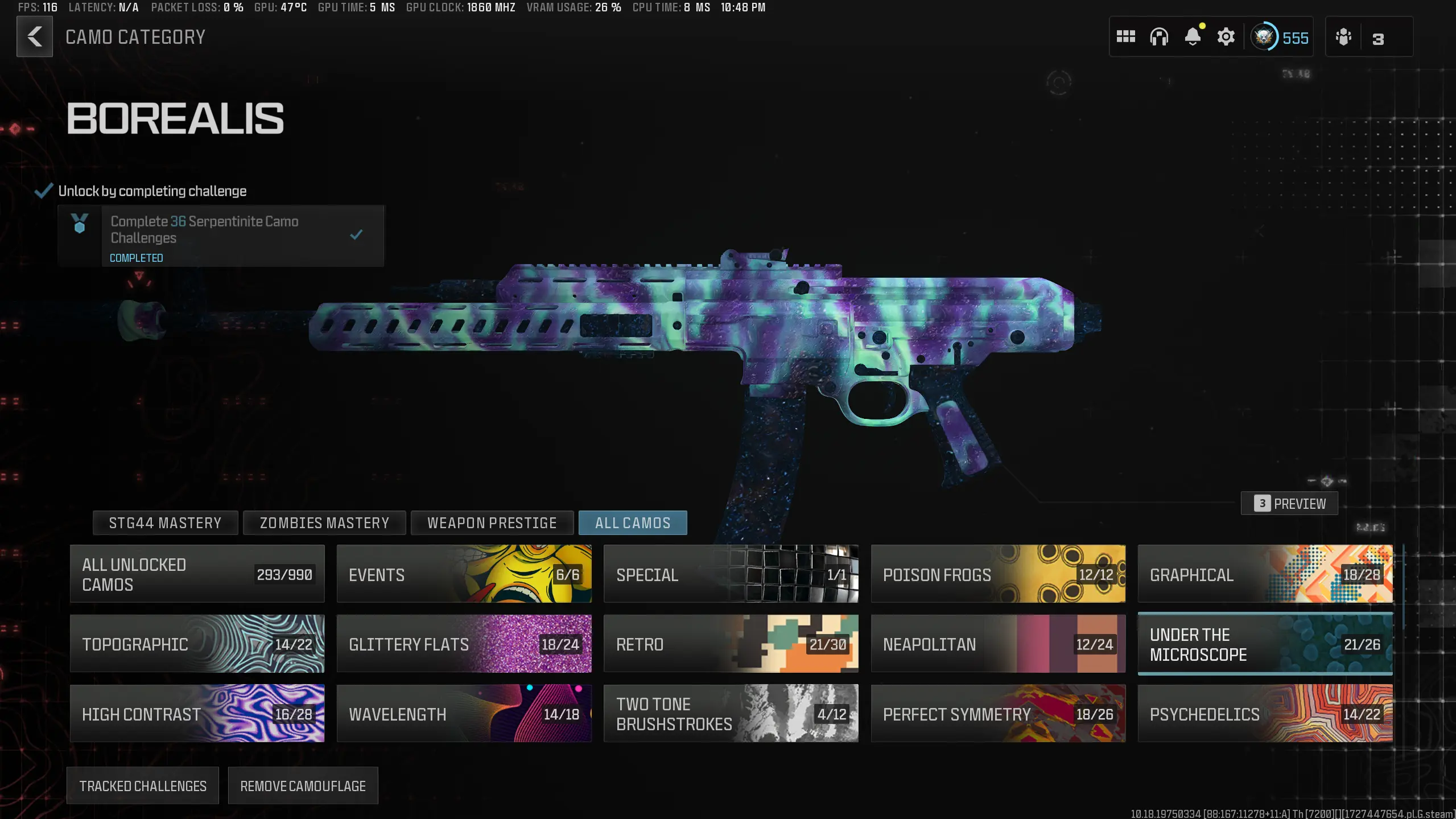Switch to the STG44 Mastery tab

click(166, 522)
